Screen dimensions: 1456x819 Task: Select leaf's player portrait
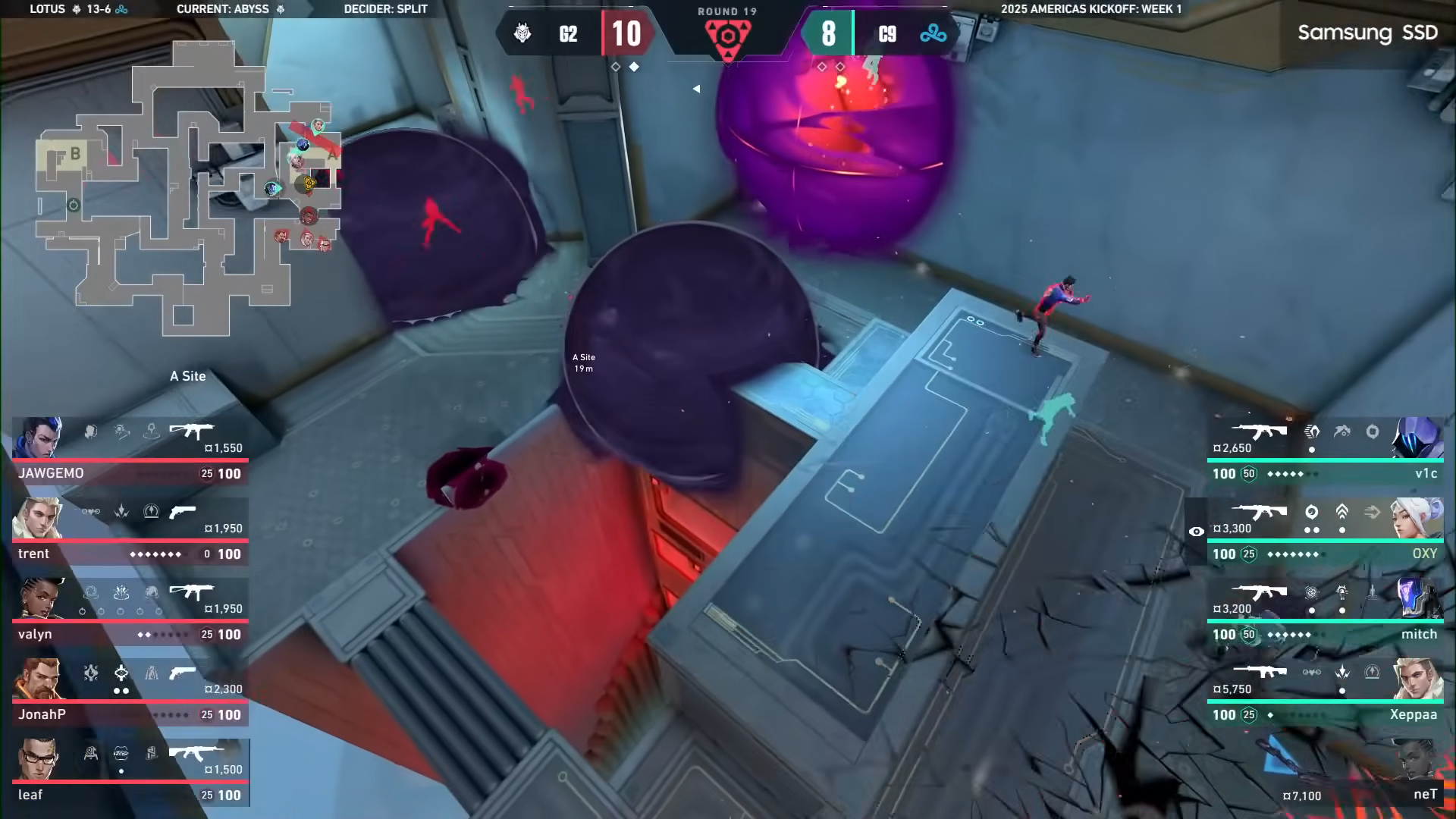pos(38,759)
